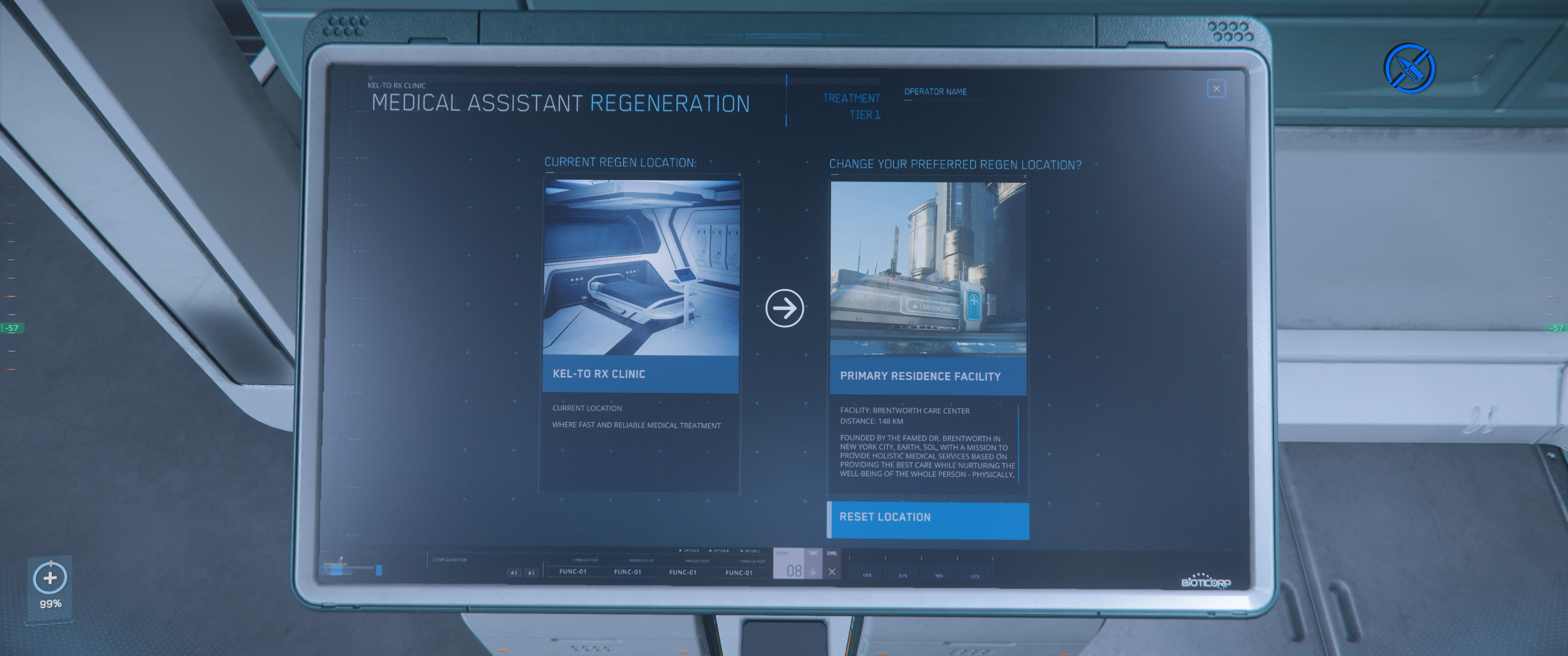
Task: Enable the Option C checkbox
Action: [742, 551]
